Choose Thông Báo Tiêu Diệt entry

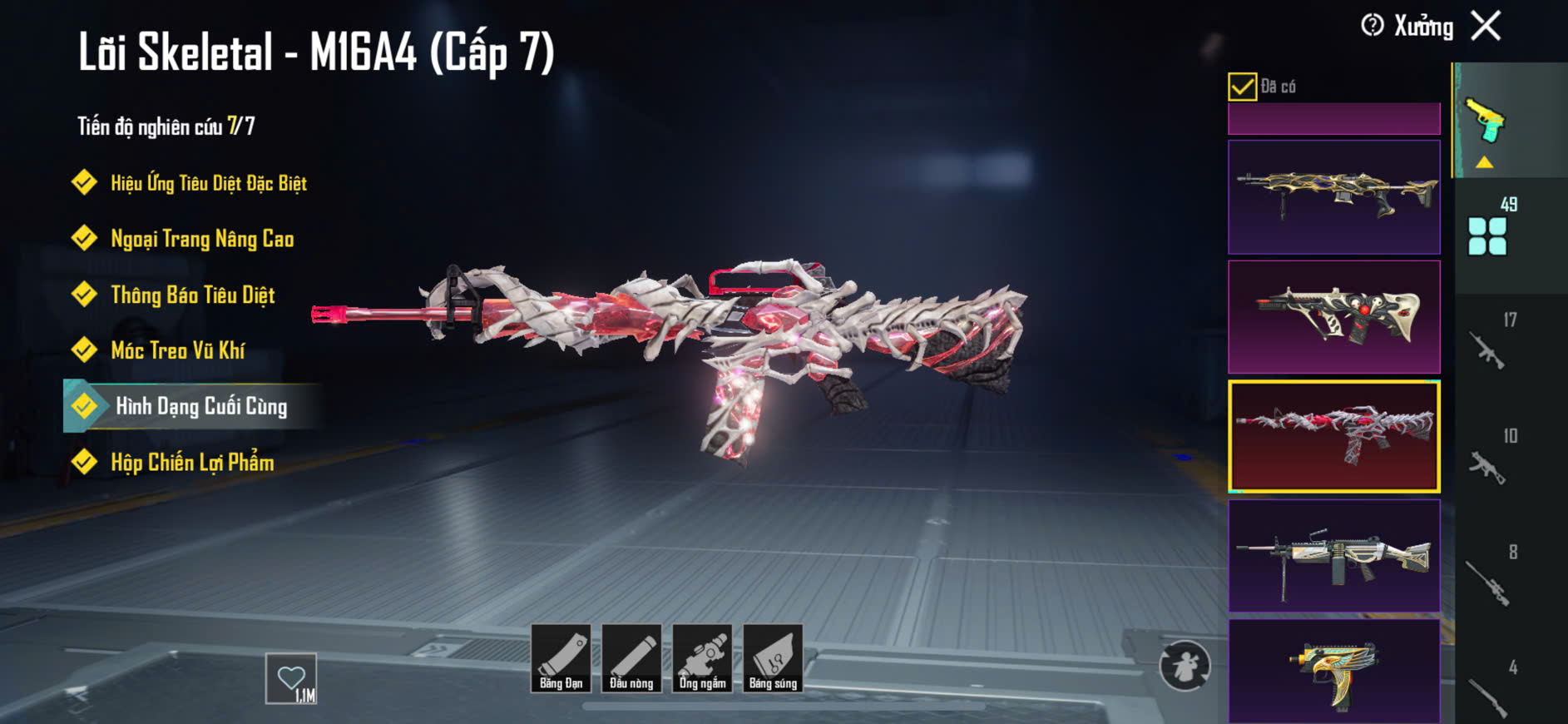click(x=192, y=295)
